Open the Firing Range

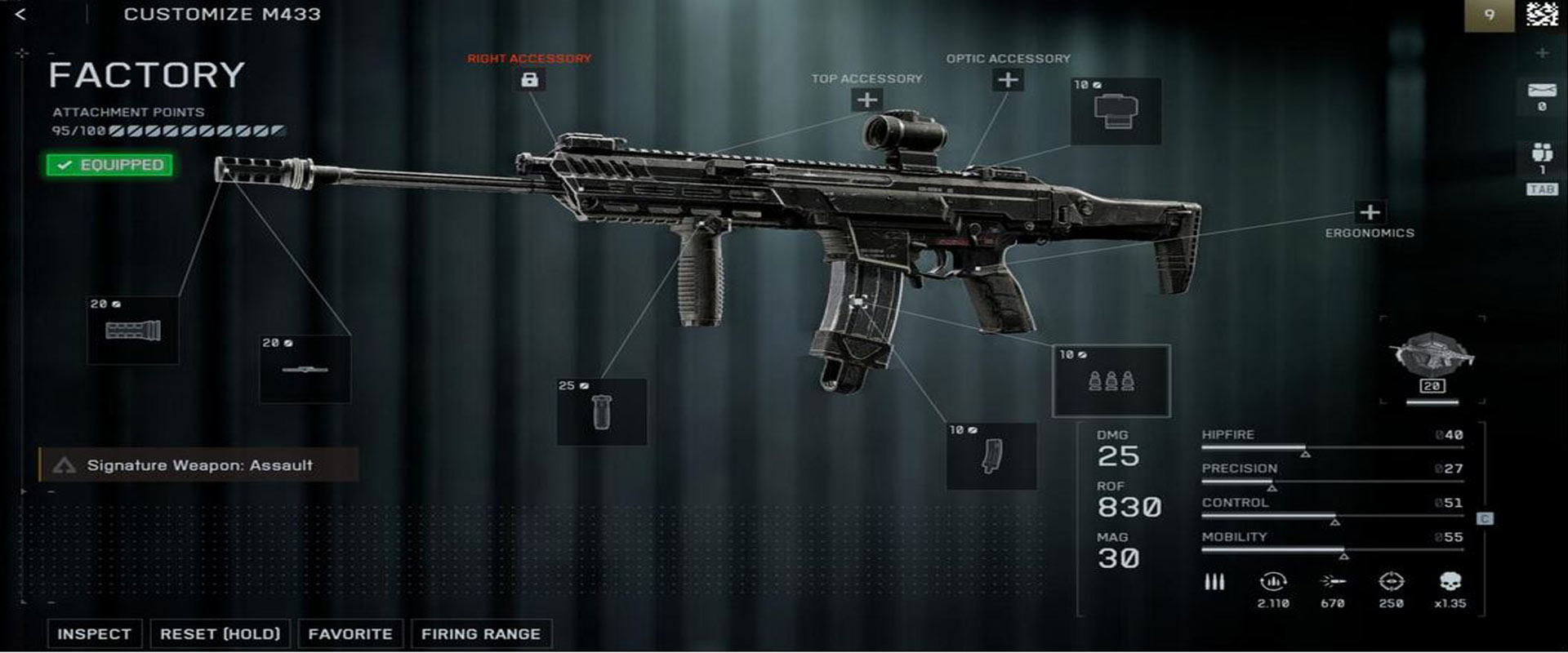point(480,633)
